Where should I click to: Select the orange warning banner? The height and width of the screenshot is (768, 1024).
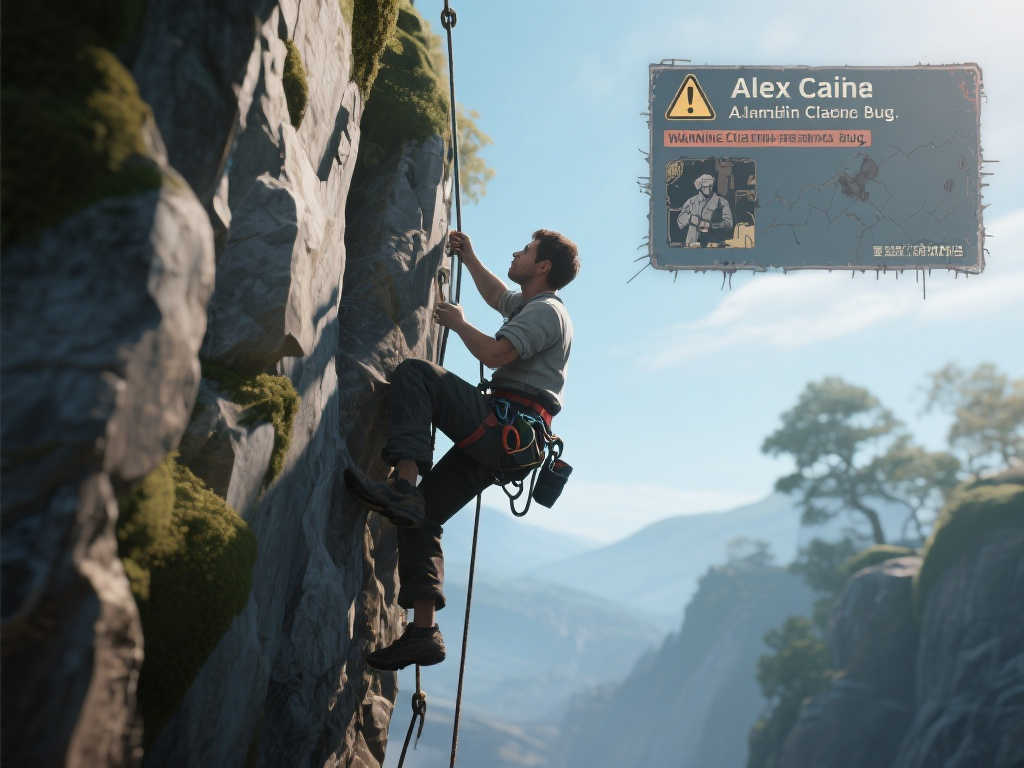(x=766, y=138)
